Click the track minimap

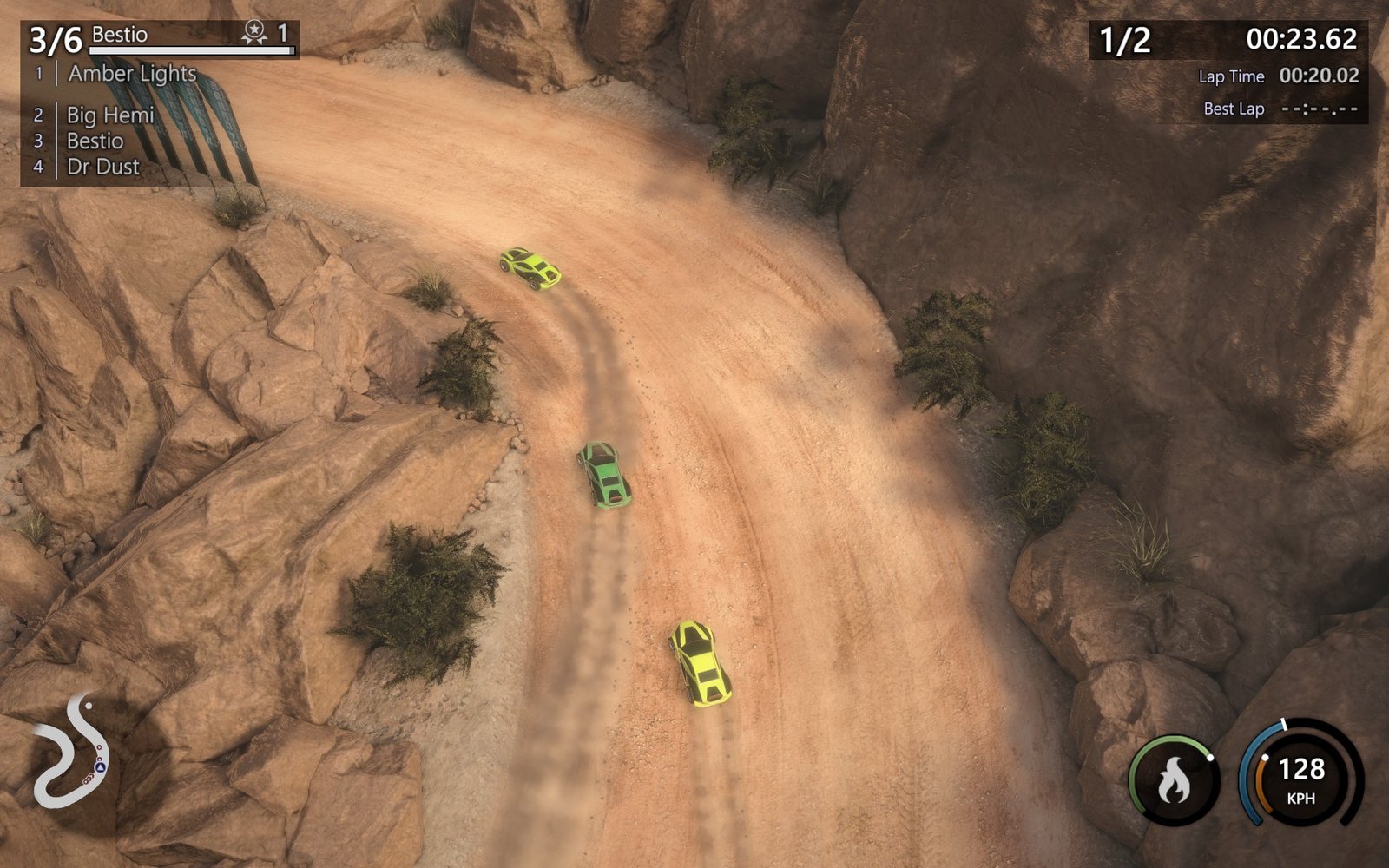pyautogui.click(x=72, y=751)
